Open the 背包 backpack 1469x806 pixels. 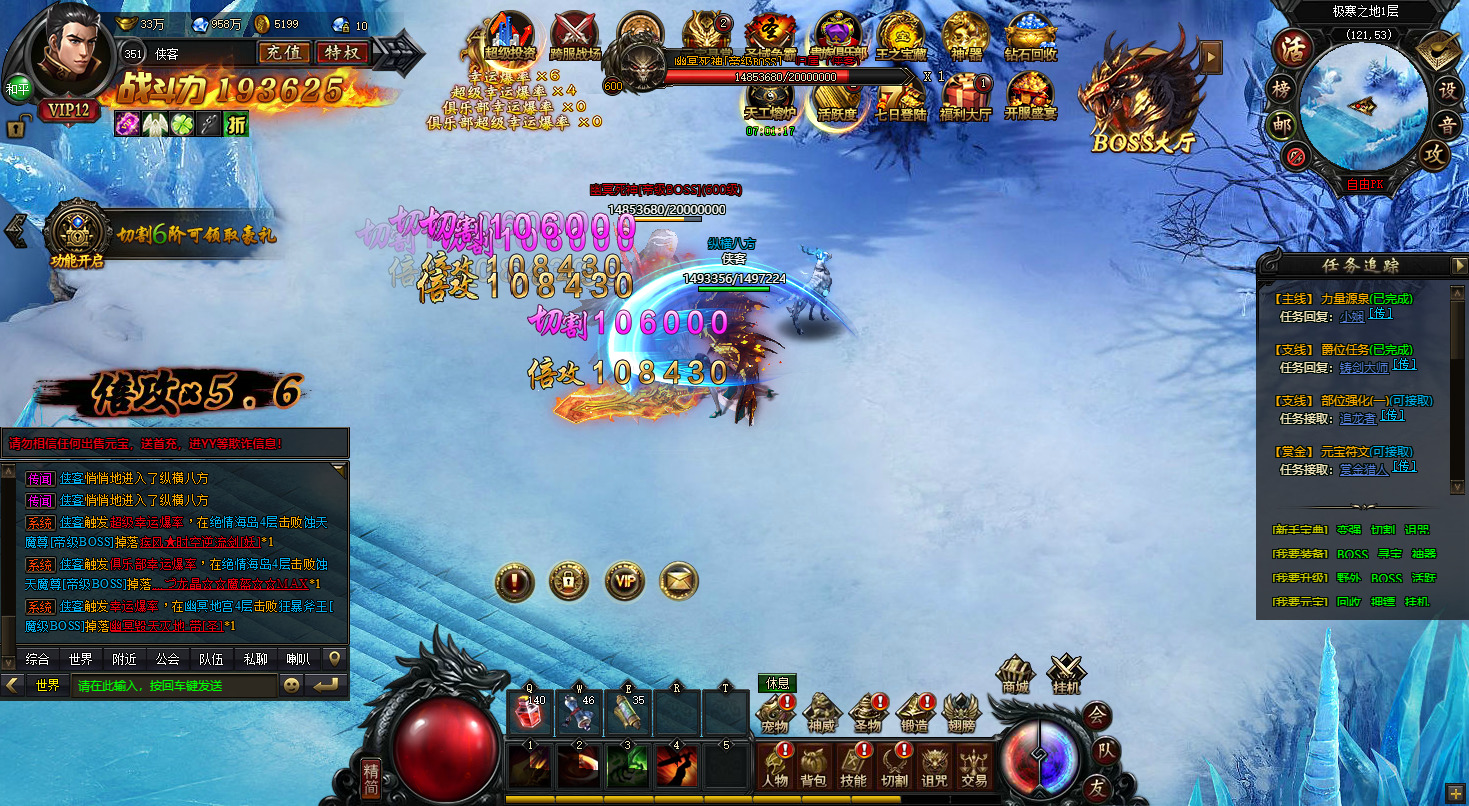point(813,765)
